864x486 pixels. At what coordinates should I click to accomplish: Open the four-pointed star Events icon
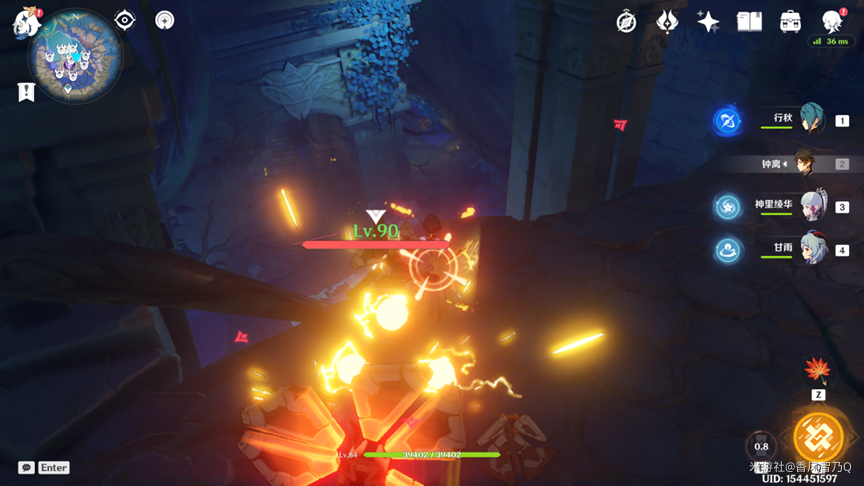pos(708,22)
